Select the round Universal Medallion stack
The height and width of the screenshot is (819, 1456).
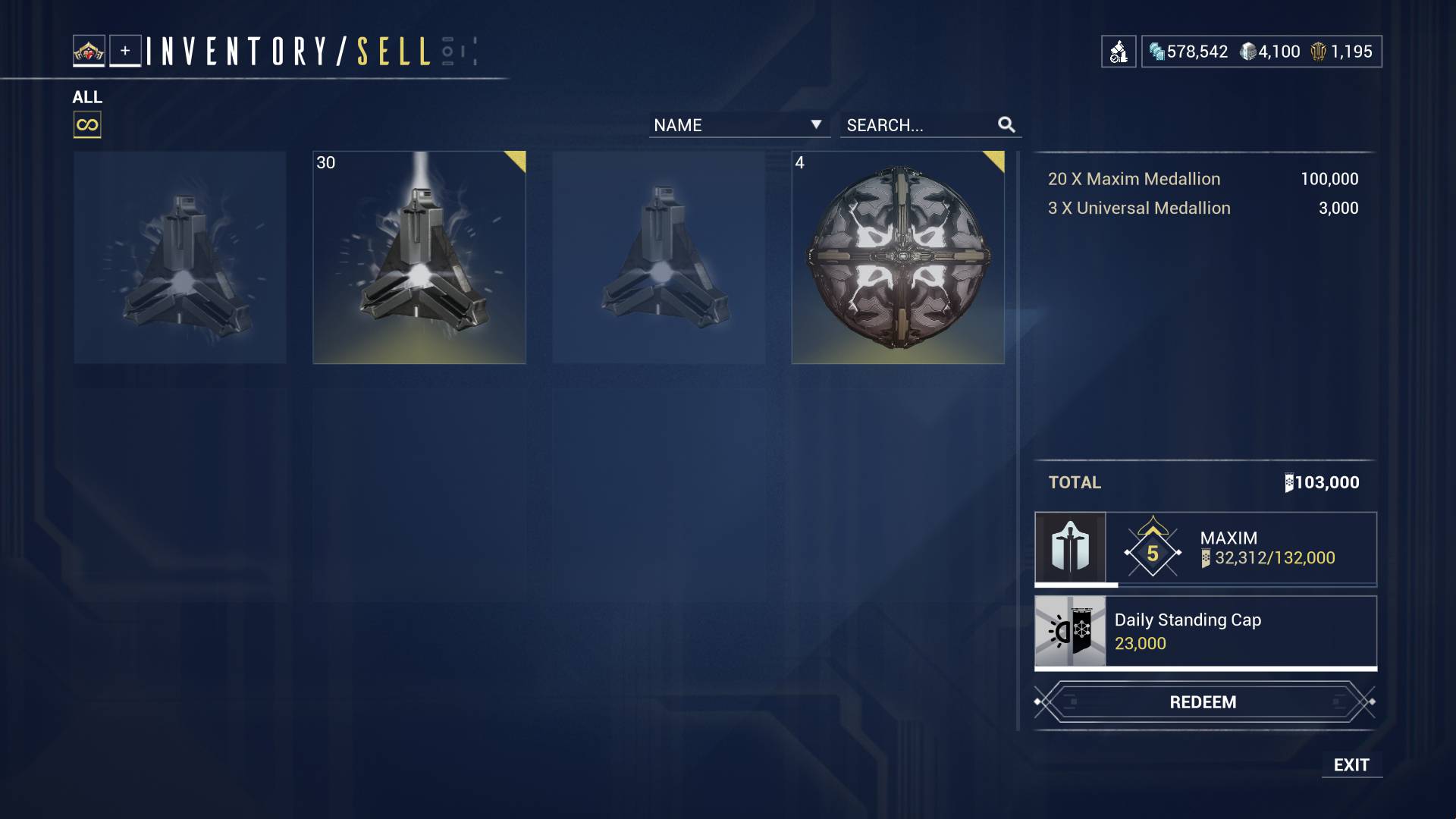898,258
